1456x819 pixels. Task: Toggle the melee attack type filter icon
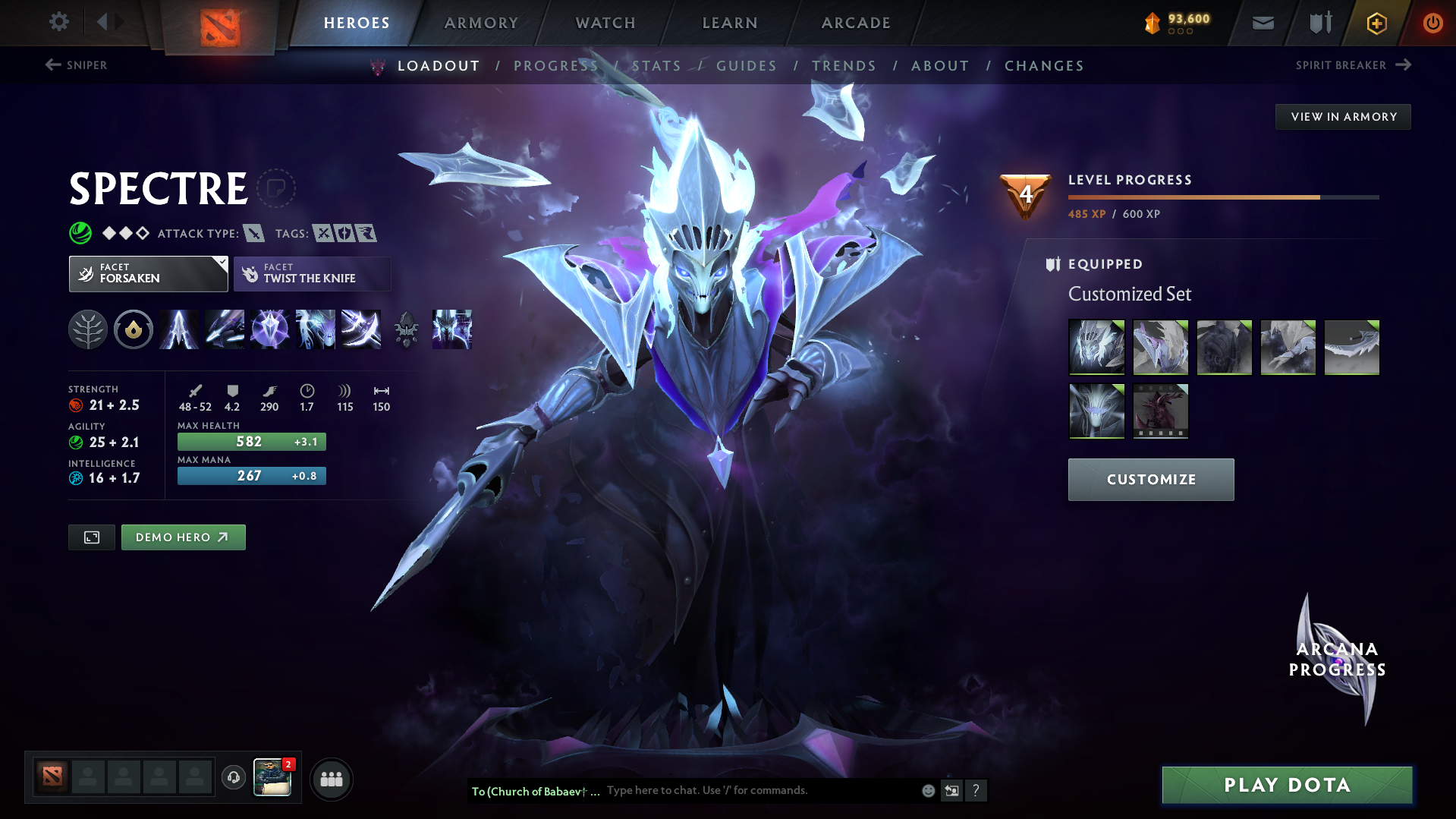click(x=253, y=234)
